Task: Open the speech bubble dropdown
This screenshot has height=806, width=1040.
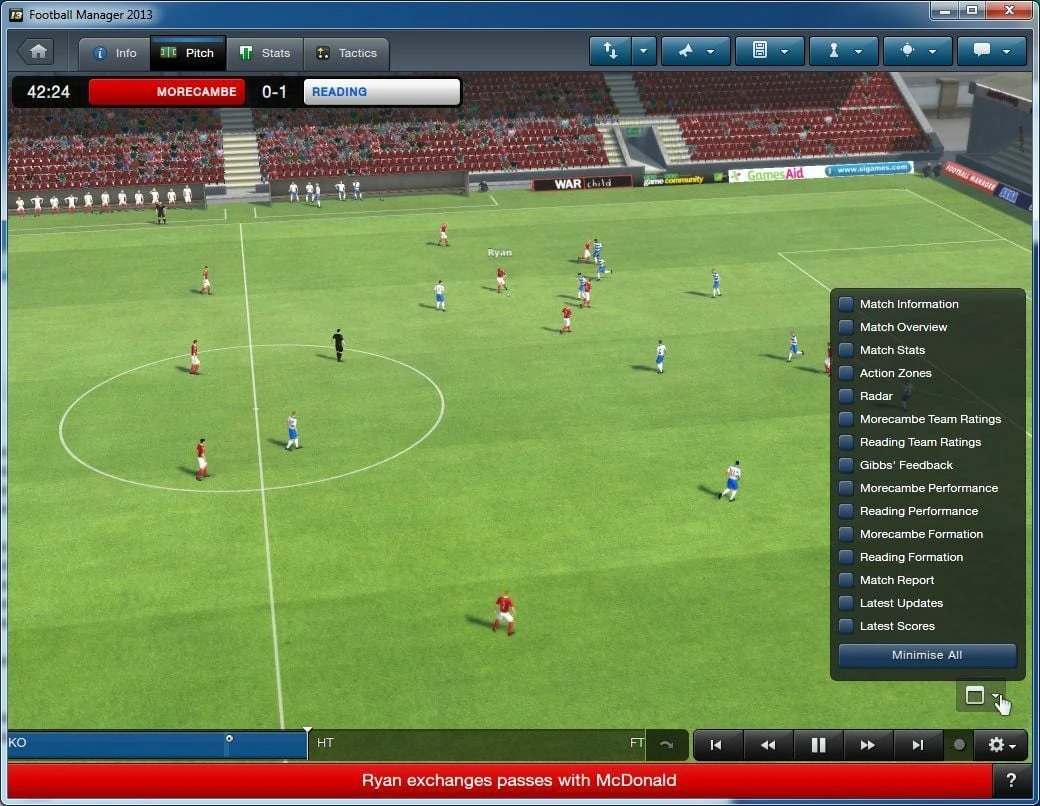Action: (992, 51)
